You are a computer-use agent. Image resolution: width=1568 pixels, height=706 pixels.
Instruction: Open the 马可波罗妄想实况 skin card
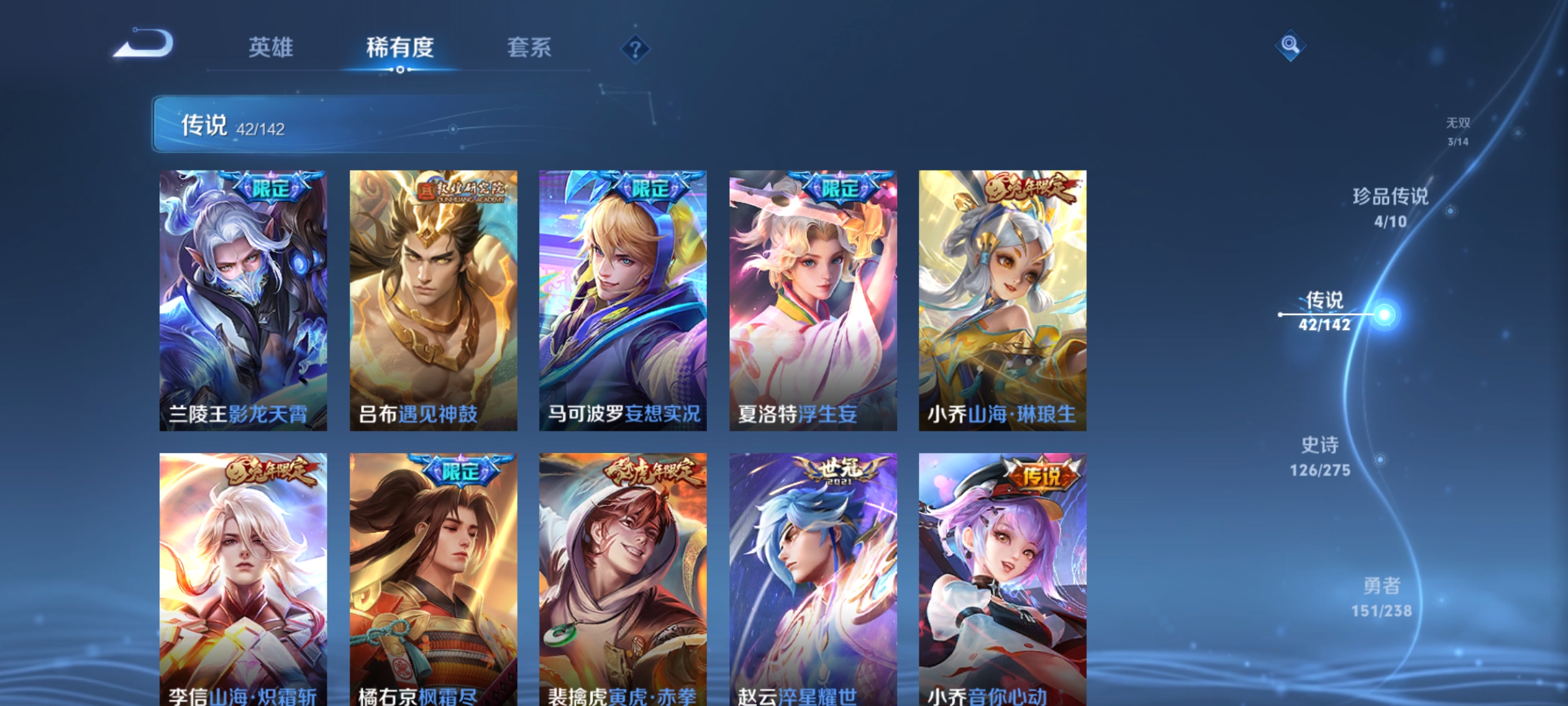tap(623, 301)
